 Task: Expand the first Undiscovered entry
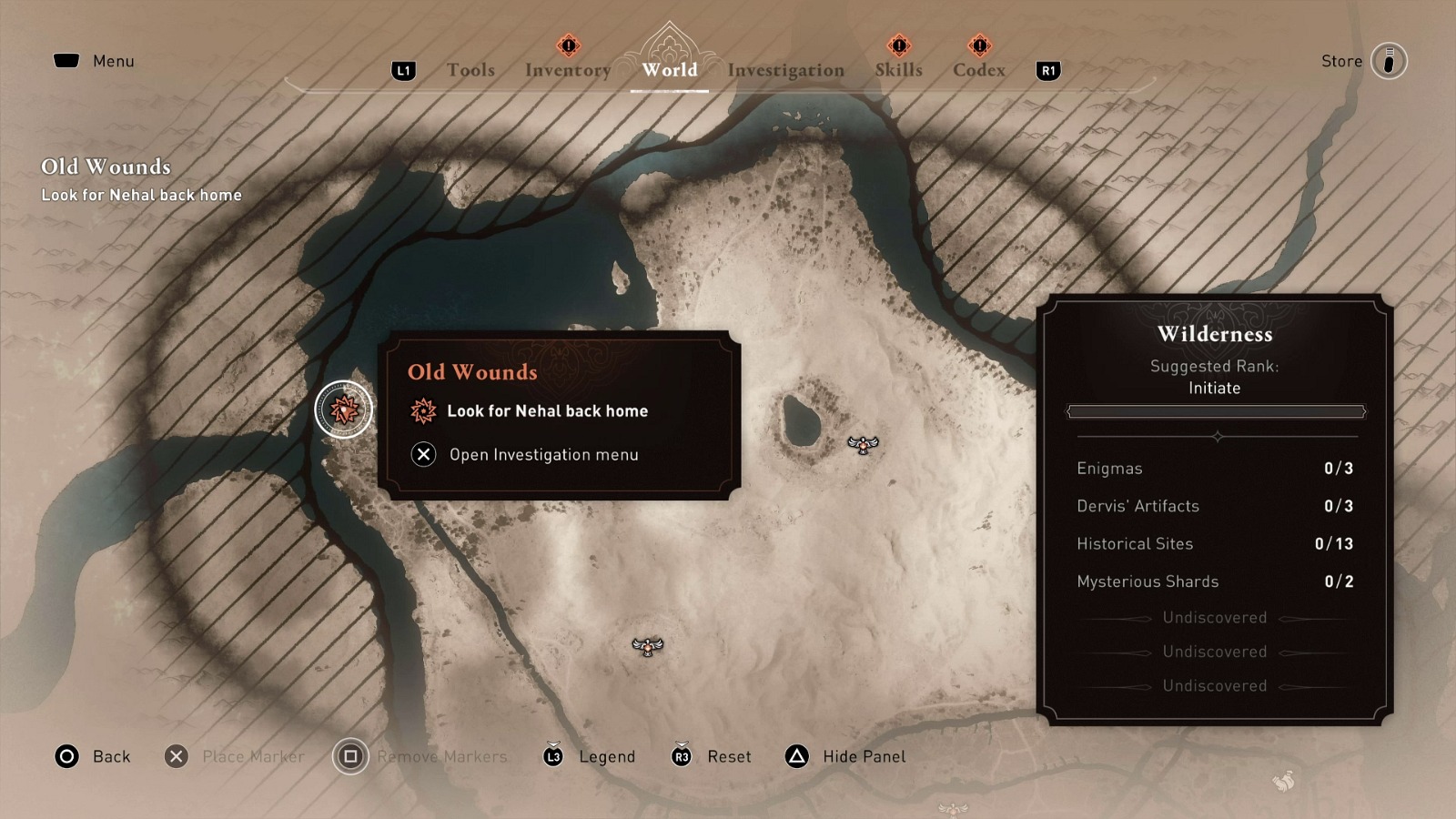pos(1214,617)
